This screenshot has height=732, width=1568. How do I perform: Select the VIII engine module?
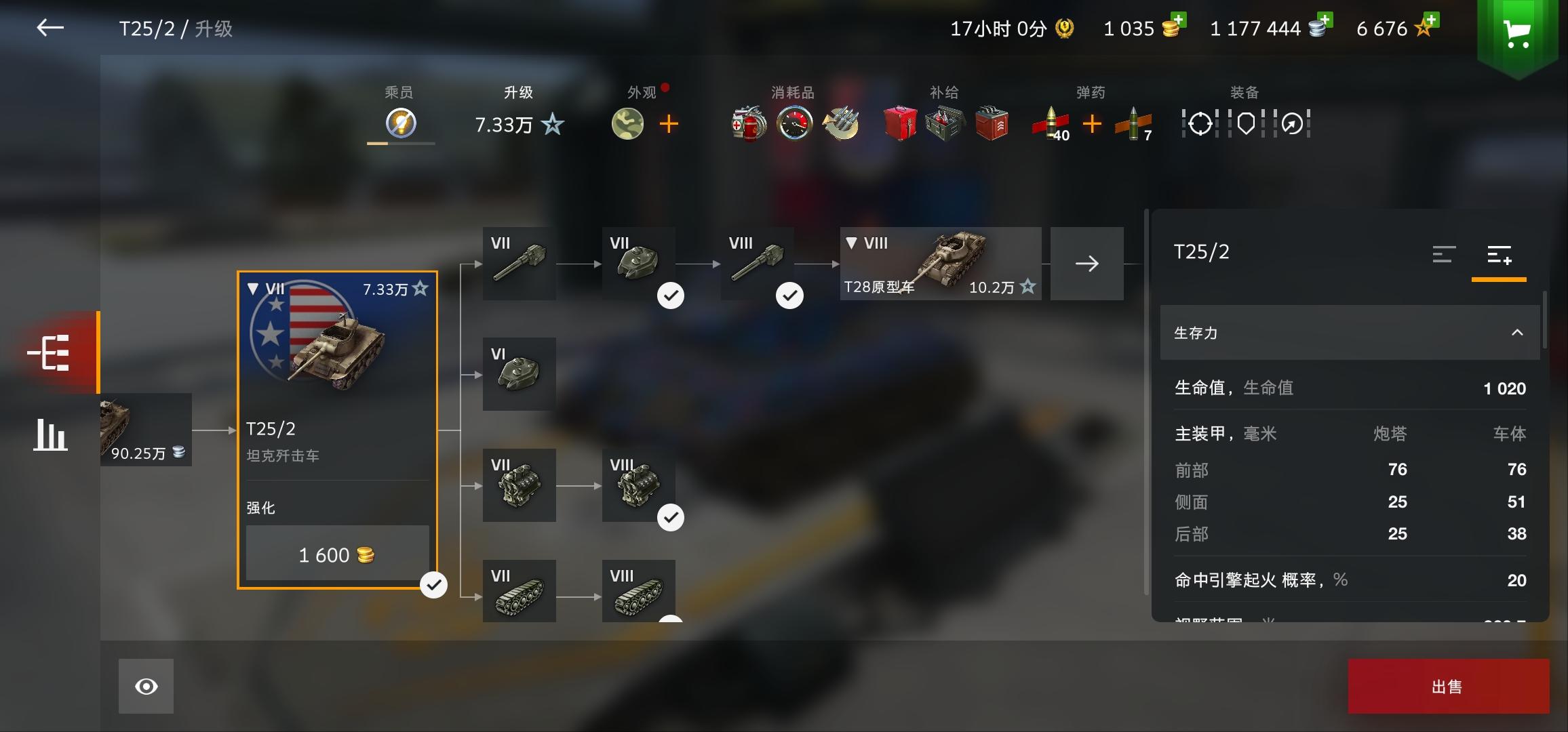[x=638, y=485]
